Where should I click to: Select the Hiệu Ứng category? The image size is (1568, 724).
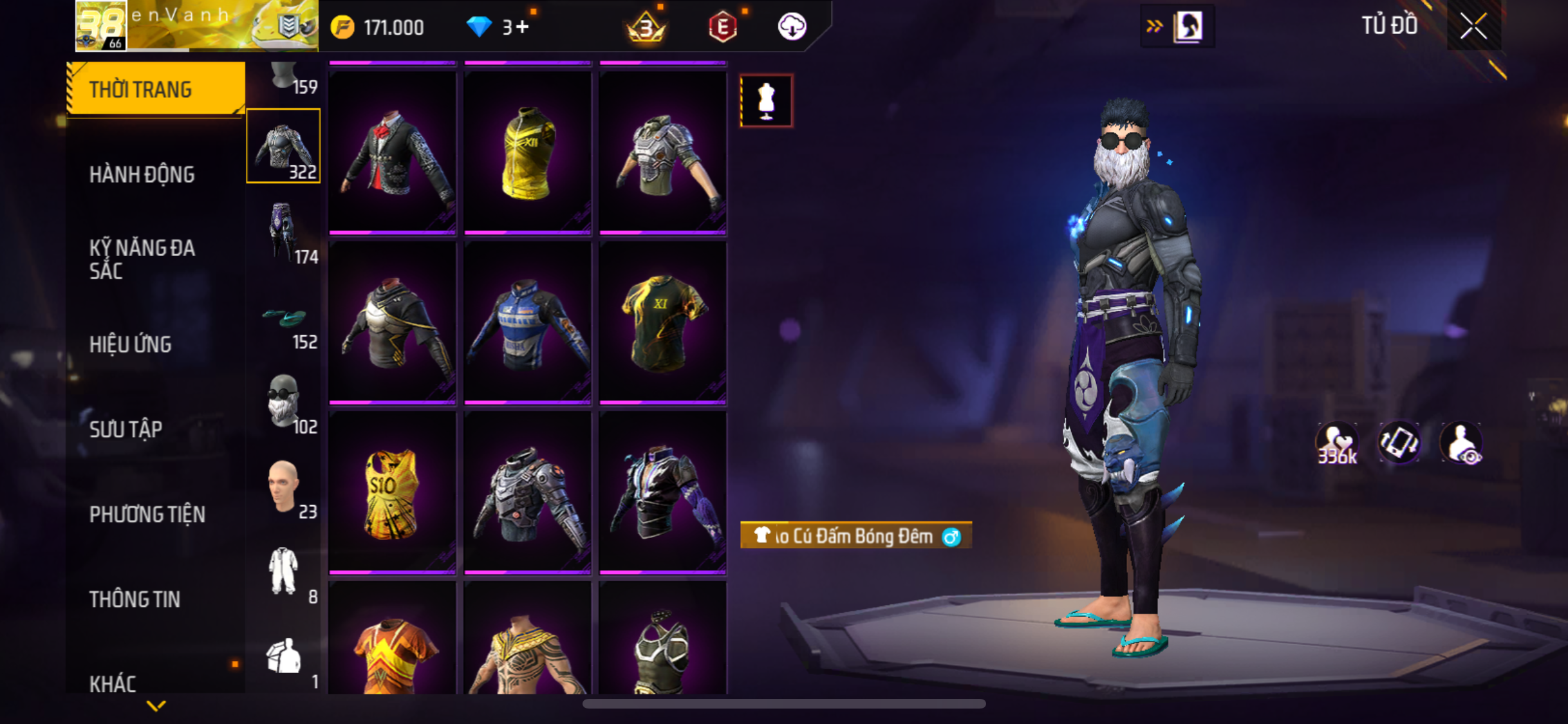click(131, 344)
